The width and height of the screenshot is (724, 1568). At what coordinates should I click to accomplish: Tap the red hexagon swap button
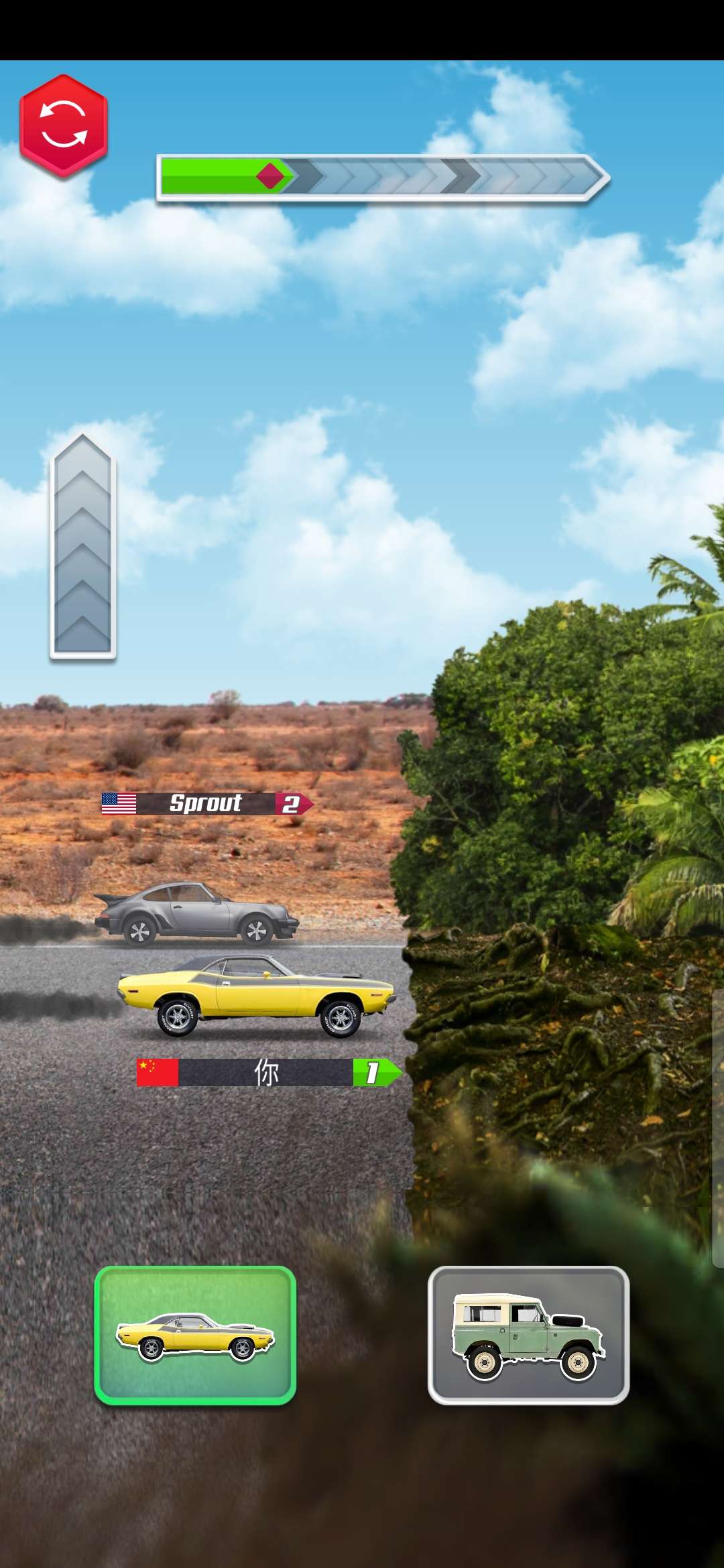click(64, 125)
